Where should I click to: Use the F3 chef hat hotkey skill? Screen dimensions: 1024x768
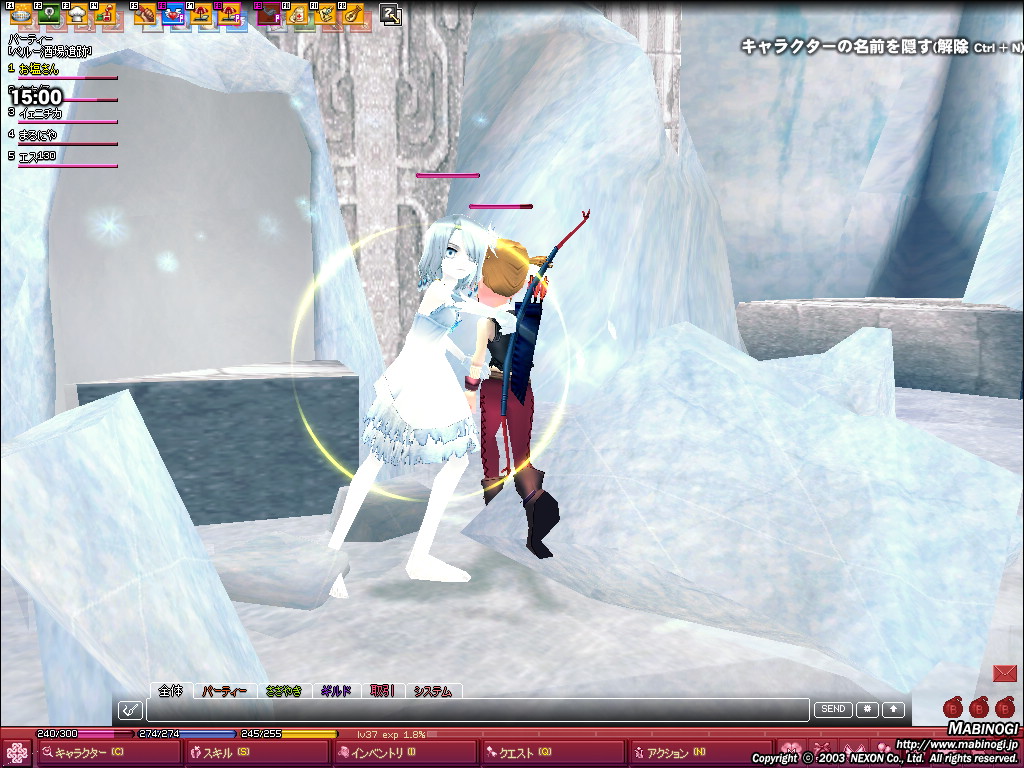(76, 14)
